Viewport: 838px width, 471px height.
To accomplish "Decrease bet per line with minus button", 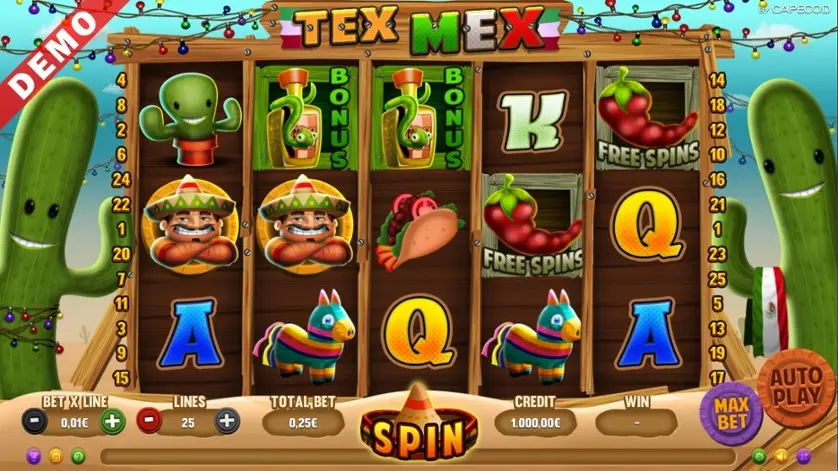I will click(x=33, y=421).
